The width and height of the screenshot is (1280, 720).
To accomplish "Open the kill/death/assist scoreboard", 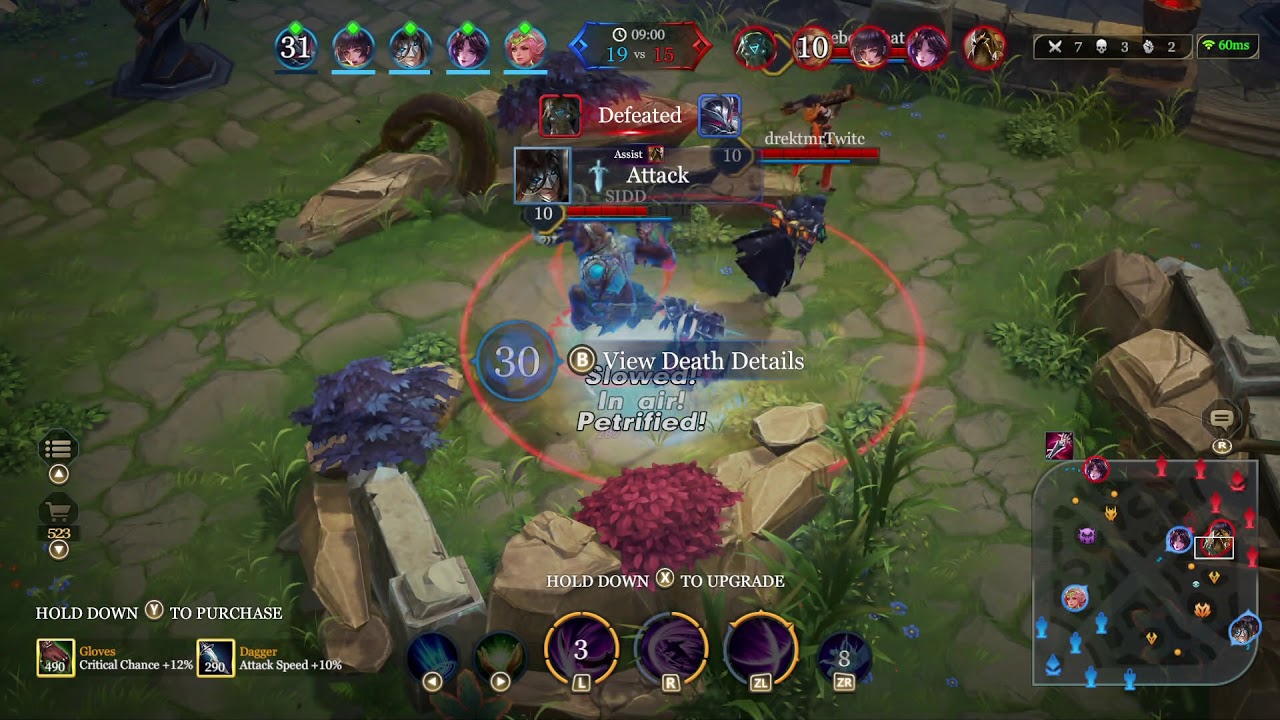I will pyautogui.click(x=1111, y=46).
